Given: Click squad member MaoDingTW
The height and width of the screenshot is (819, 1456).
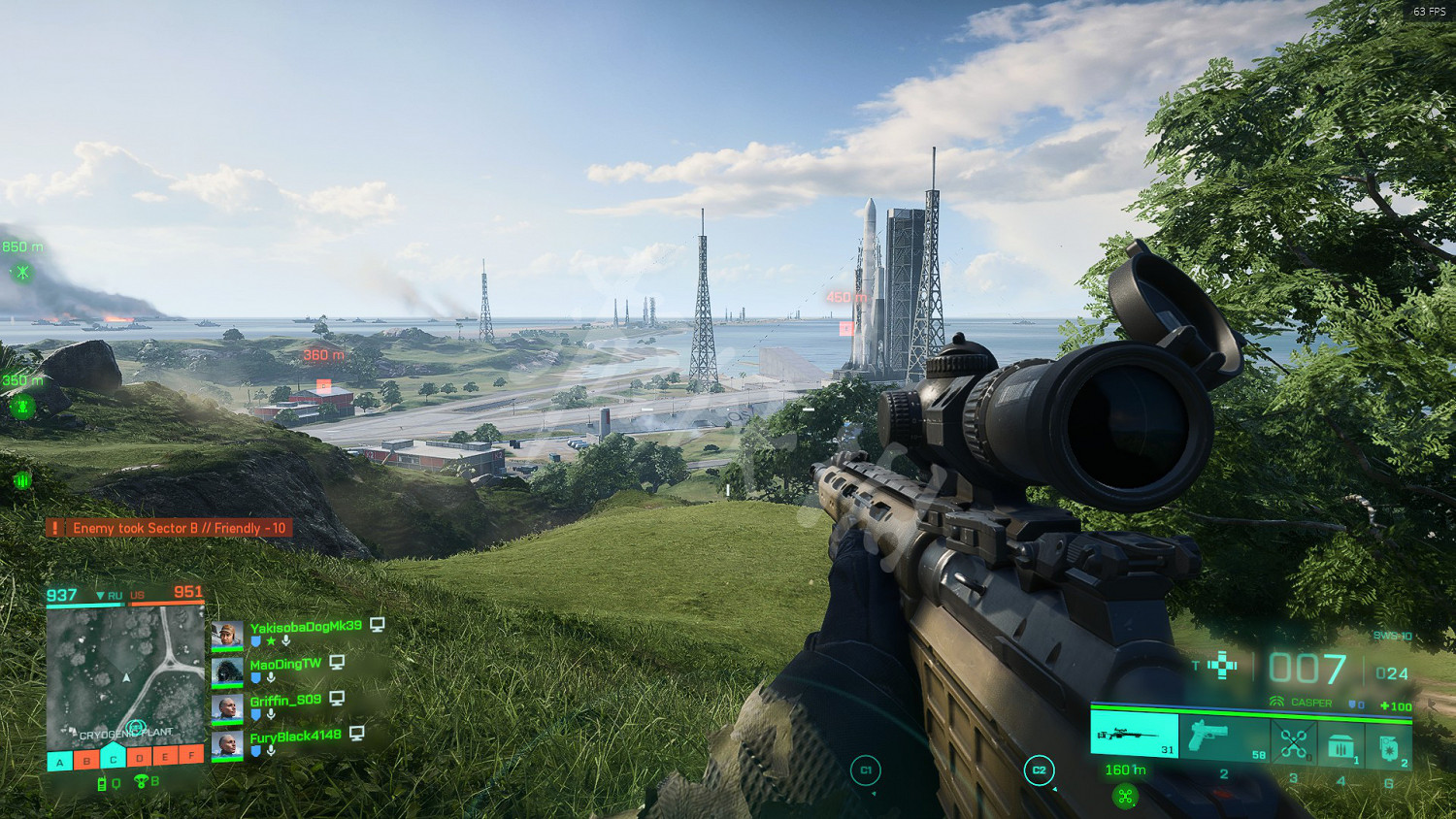Looking at the screenshot, I should (x=284, y=665).
